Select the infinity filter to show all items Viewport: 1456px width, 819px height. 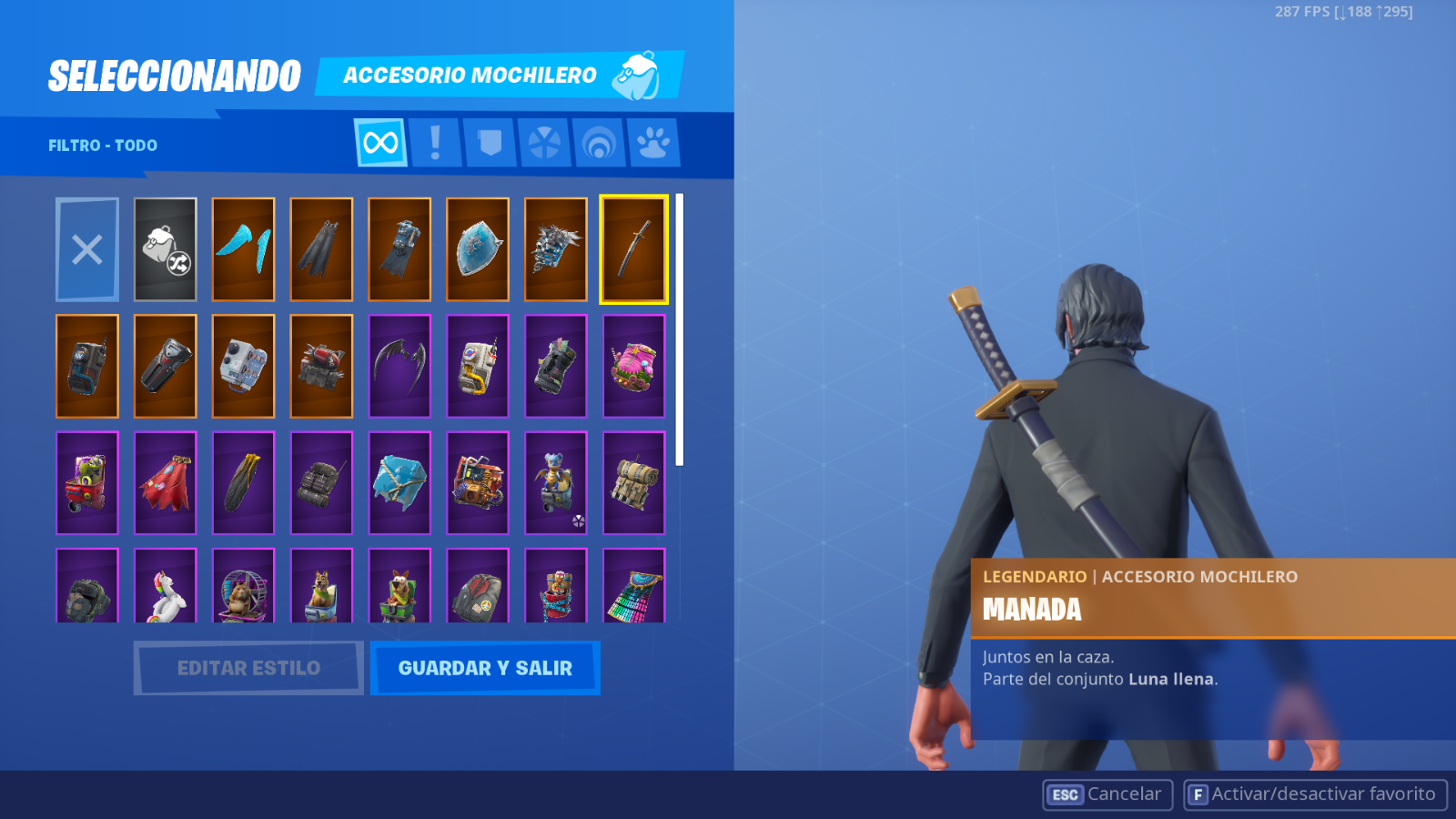379,142
